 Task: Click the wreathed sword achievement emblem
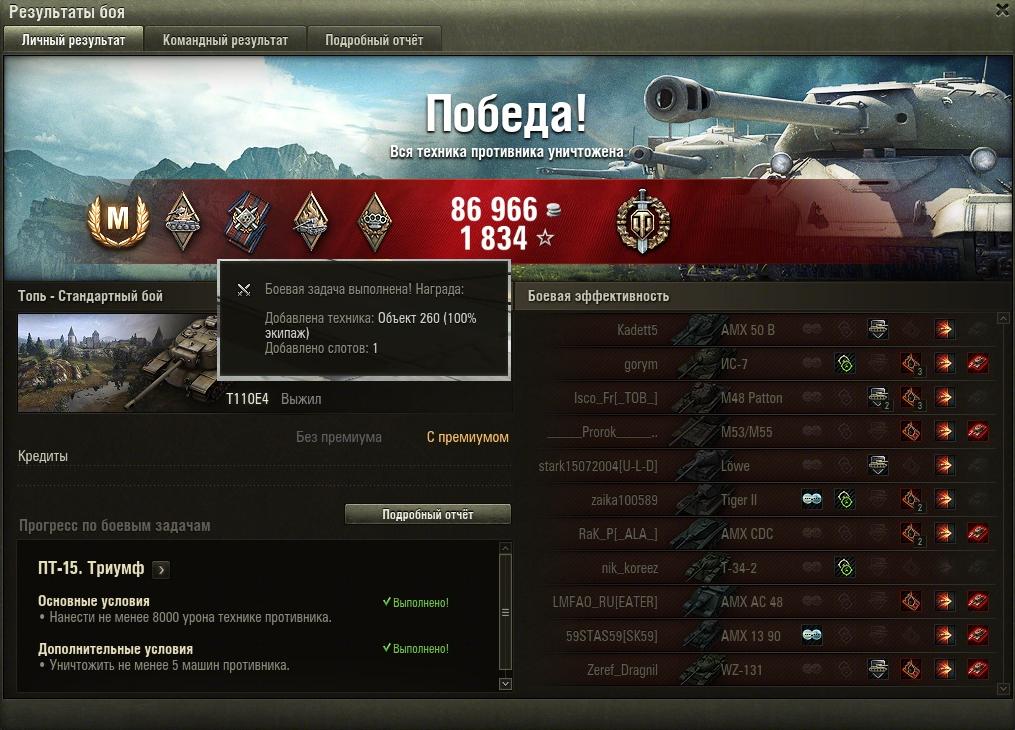coord(642,222)
